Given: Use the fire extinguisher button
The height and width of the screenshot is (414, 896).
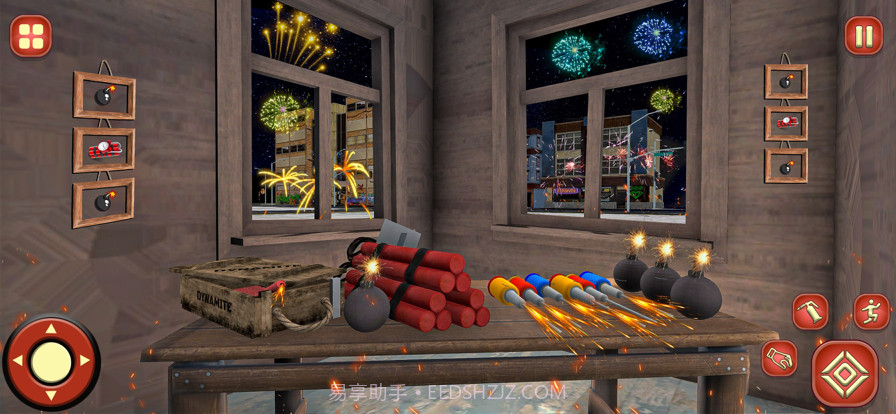Looking at the screenshot, I should coord(810,311).
